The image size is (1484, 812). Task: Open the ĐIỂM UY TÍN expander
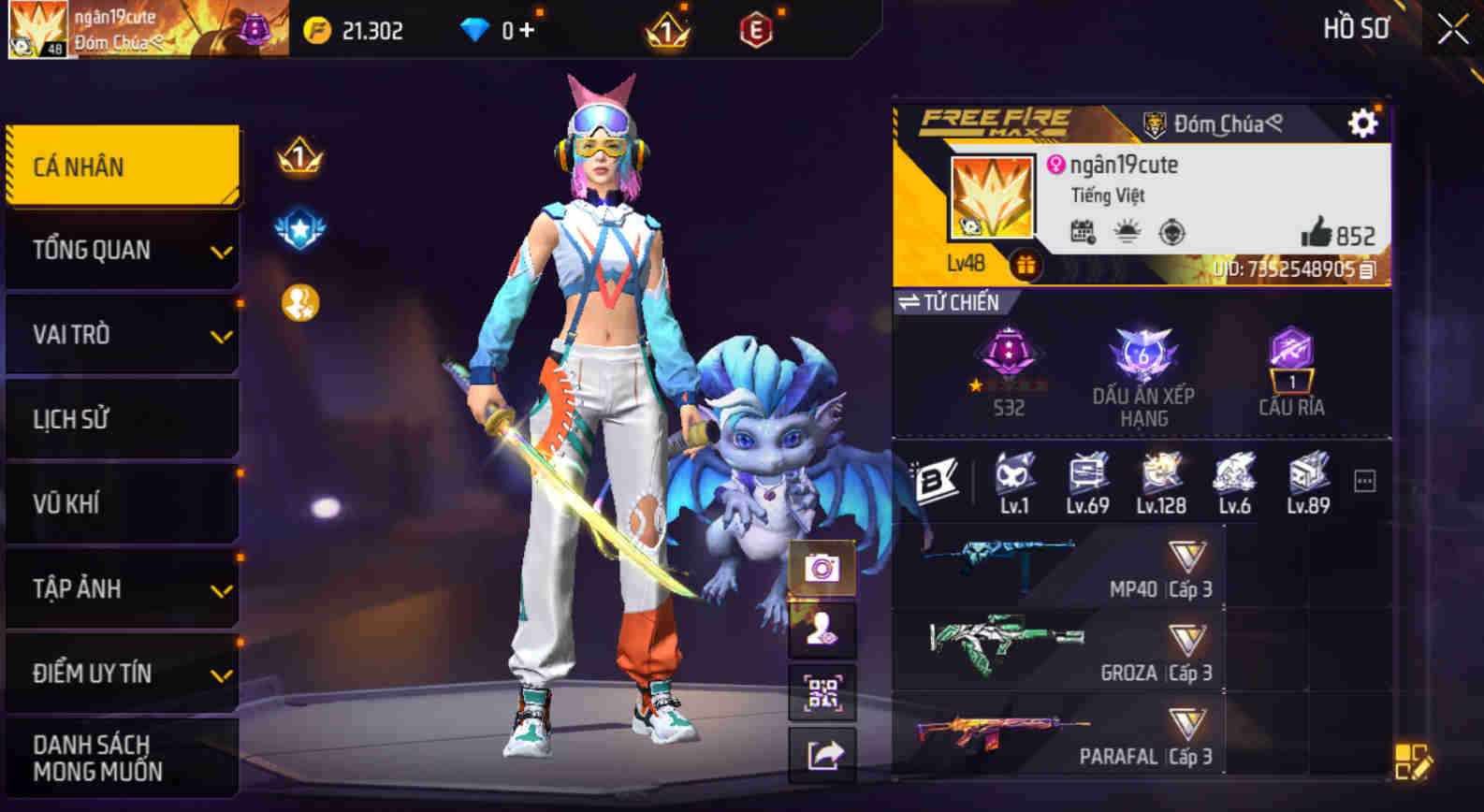122,673
